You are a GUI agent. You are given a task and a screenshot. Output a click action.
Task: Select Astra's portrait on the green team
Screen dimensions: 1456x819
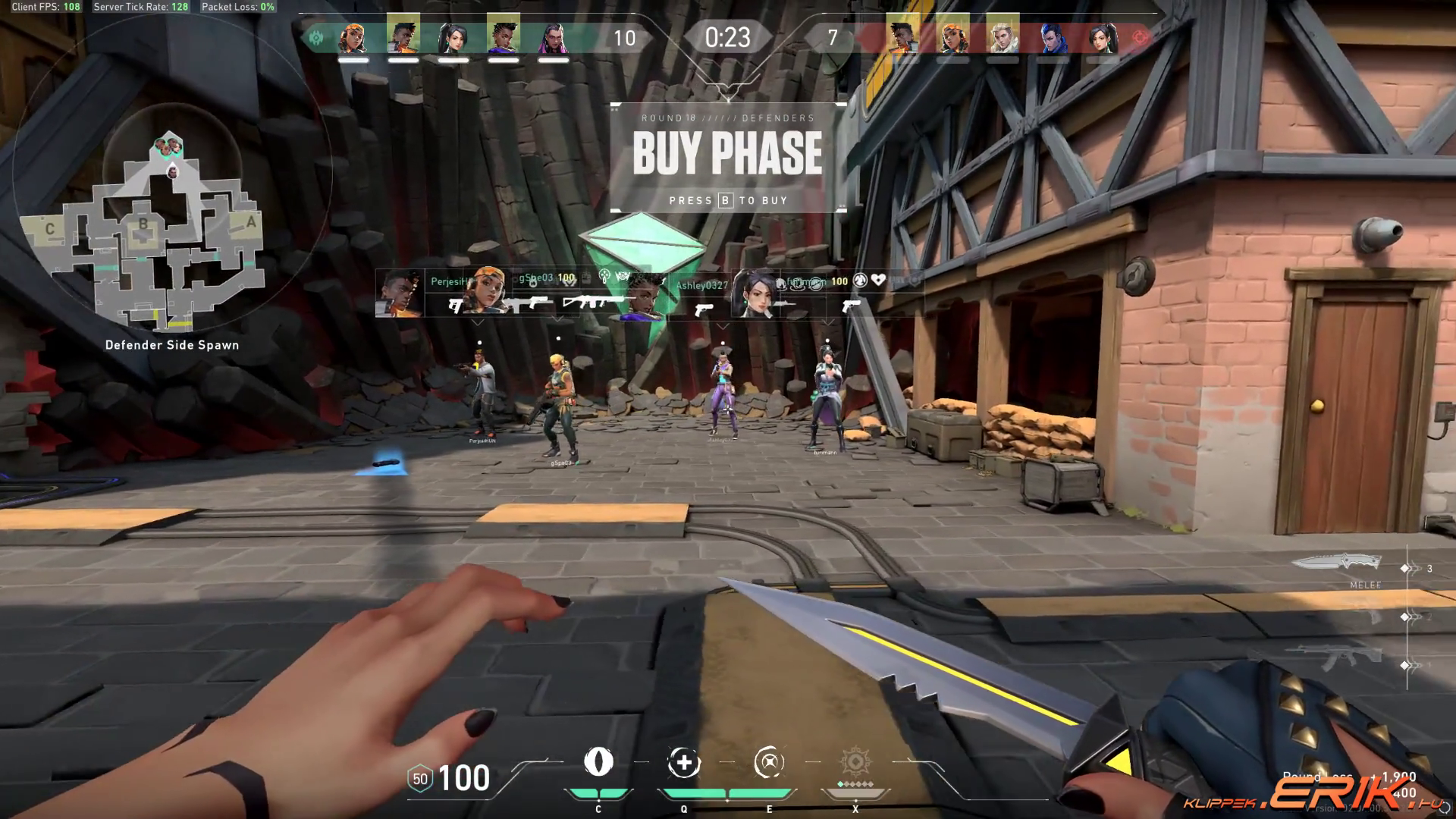503,36
